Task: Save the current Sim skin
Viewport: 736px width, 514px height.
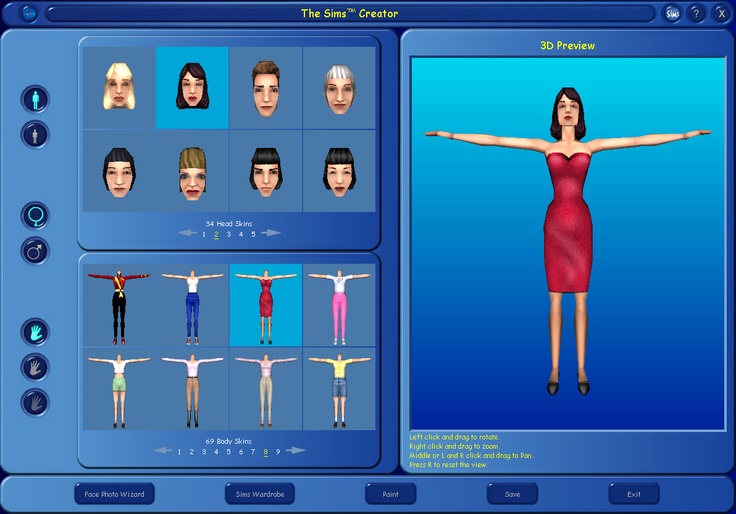Action: click(x=512, y=494)
